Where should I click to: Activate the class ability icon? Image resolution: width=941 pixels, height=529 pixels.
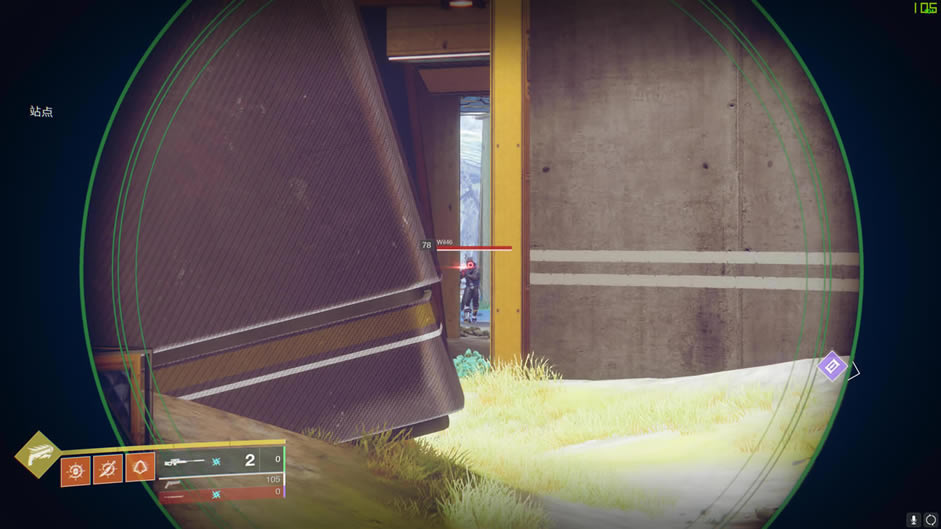141,468
